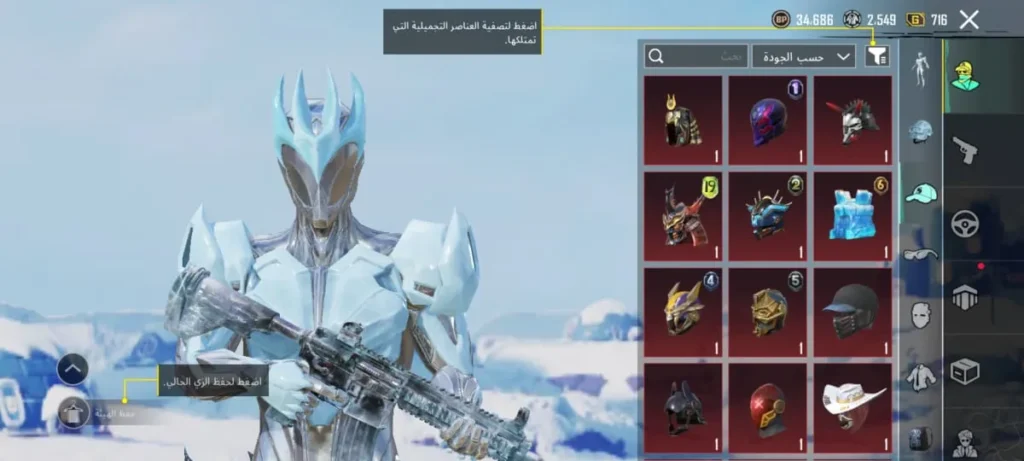Expand the up-arrow button
This screenshot has height=461, width=1024.
(73, 368)
